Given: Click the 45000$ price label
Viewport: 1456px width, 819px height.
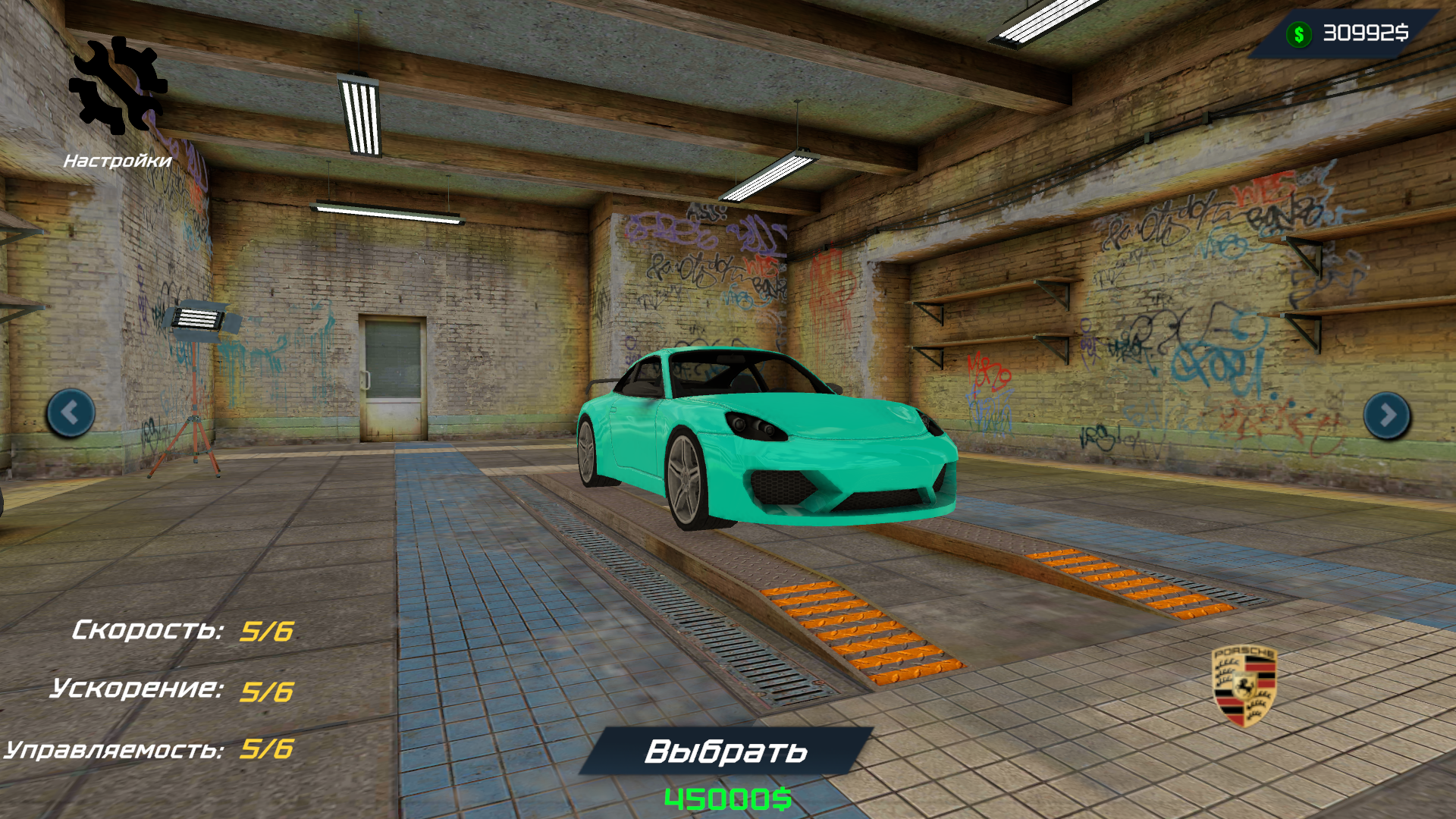Looking at the screenshot, I should pos(726,797).
